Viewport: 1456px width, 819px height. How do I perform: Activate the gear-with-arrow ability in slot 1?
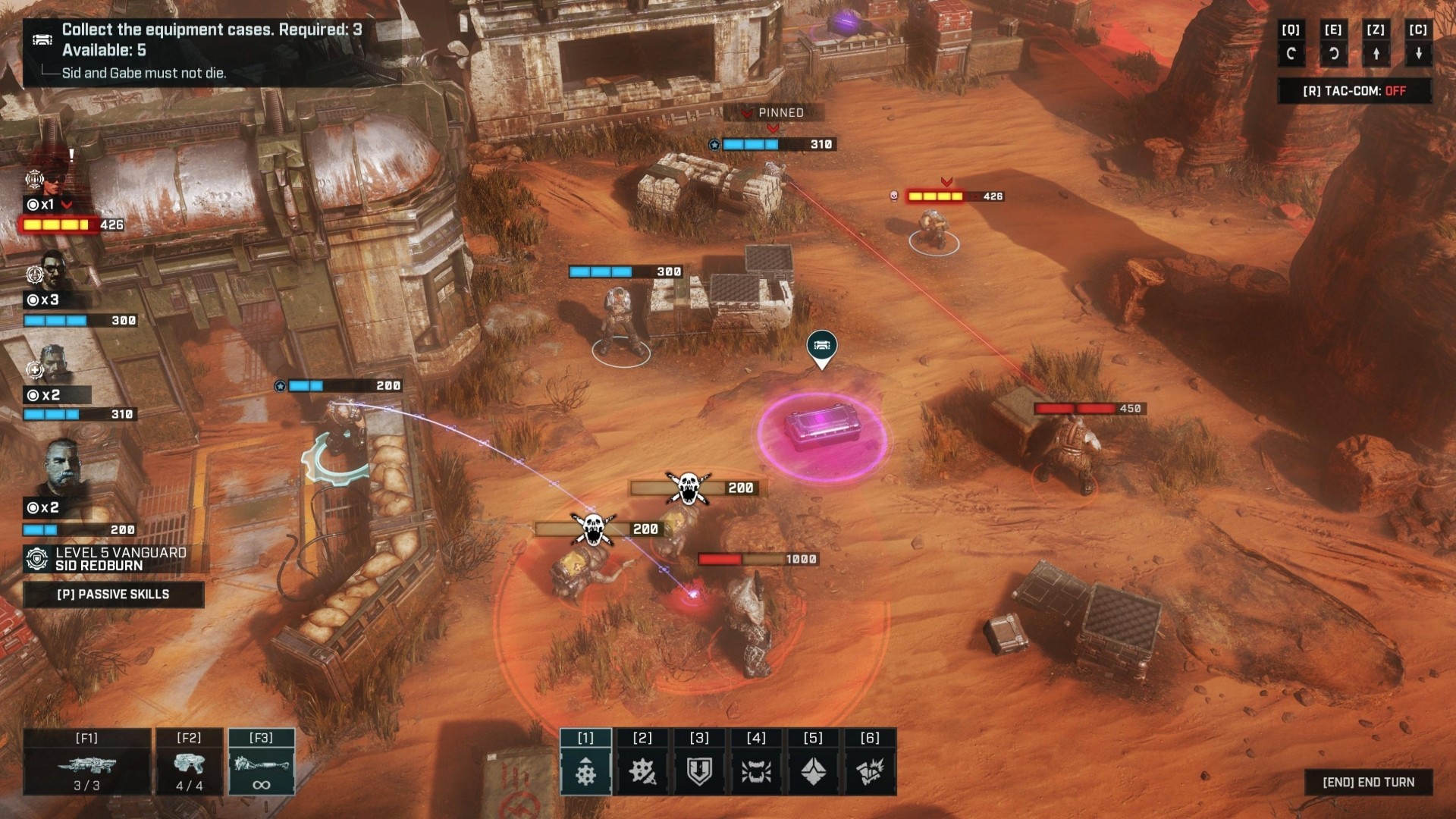point(585,770)
